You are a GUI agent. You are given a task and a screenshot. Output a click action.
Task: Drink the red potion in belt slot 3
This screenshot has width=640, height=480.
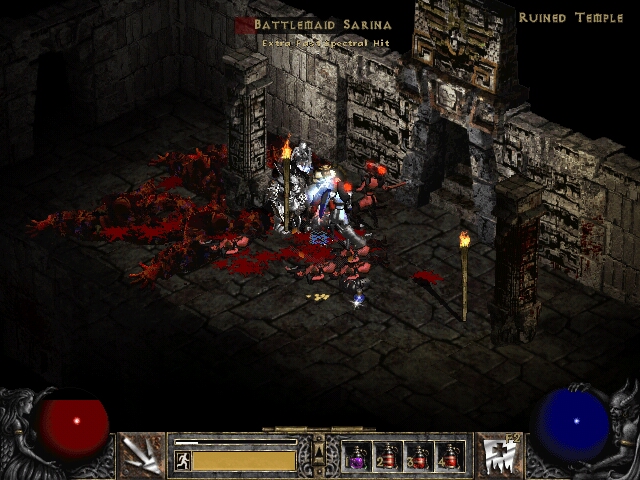click(x=419, y=457)
